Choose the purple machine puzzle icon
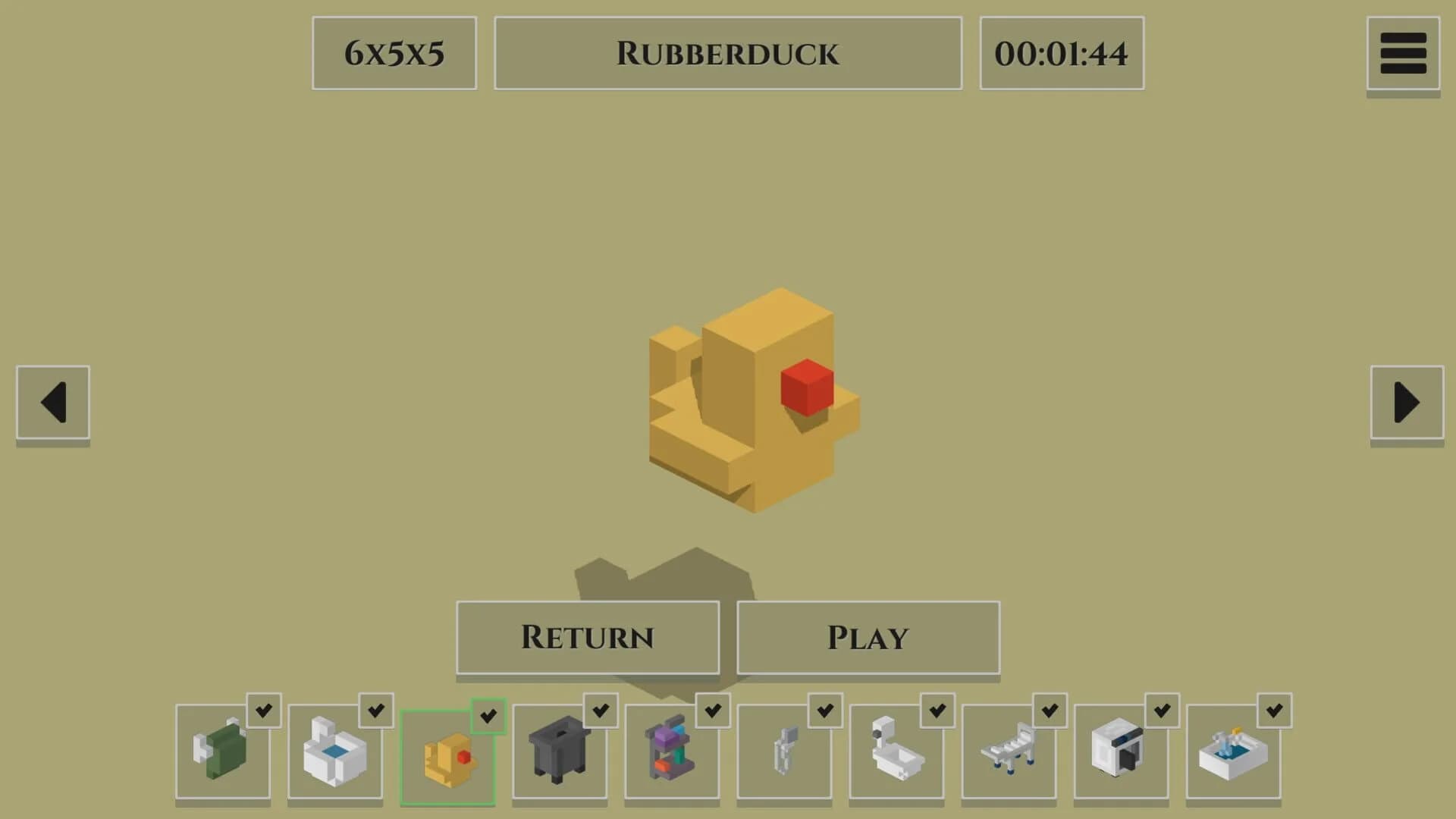This screenshot has width=1456, height=819. [x=673, y=758]
